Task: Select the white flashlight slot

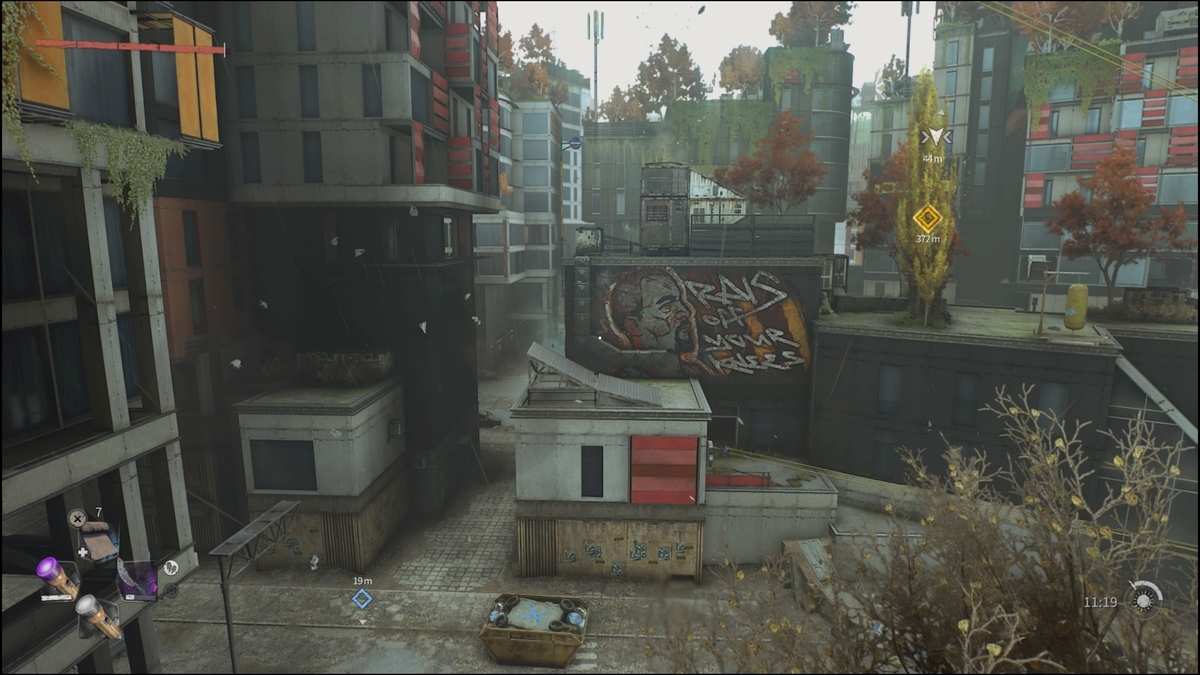Action: pyautogui.click(x=97, y=615)
